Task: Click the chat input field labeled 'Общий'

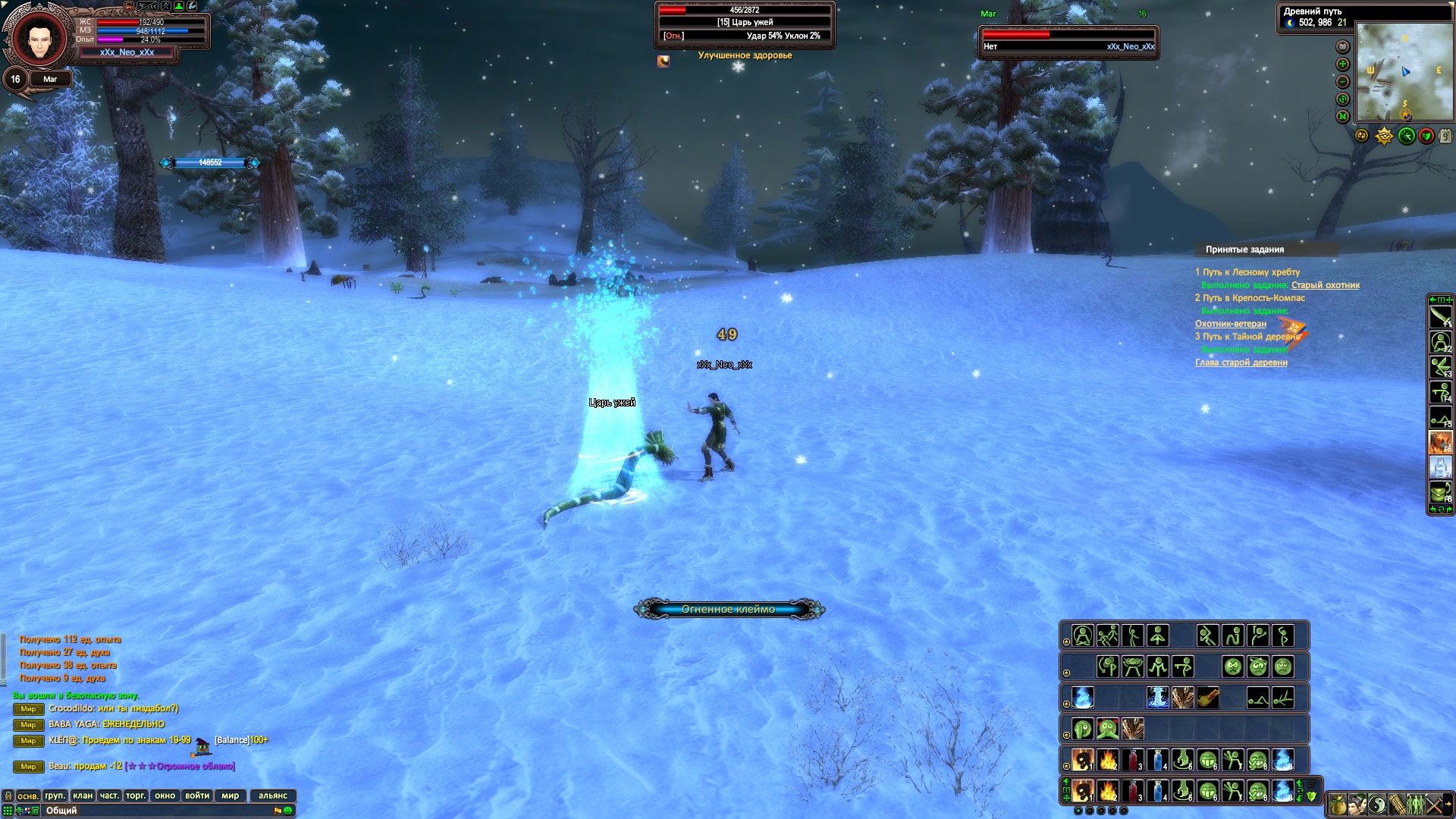Action: tap(152, 811)
